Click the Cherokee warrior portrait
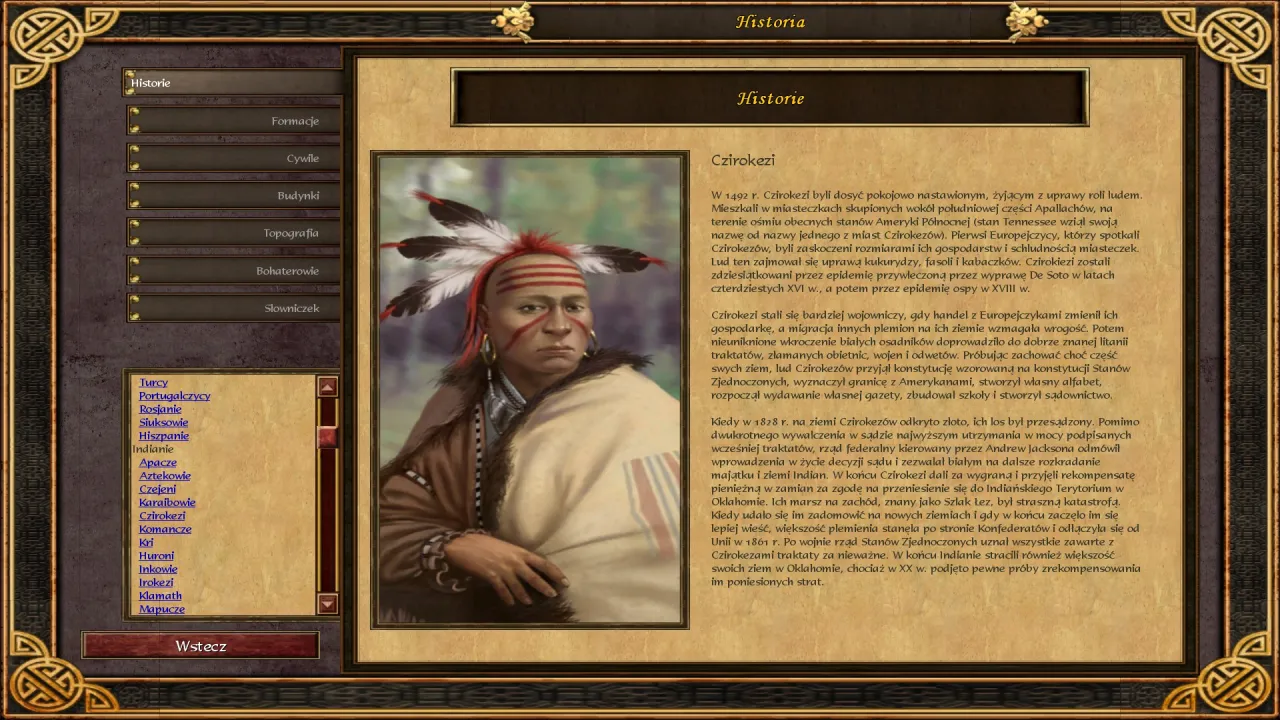Image resolution: width=1280 pixels, height=720 pixels. tap(528, 390)
